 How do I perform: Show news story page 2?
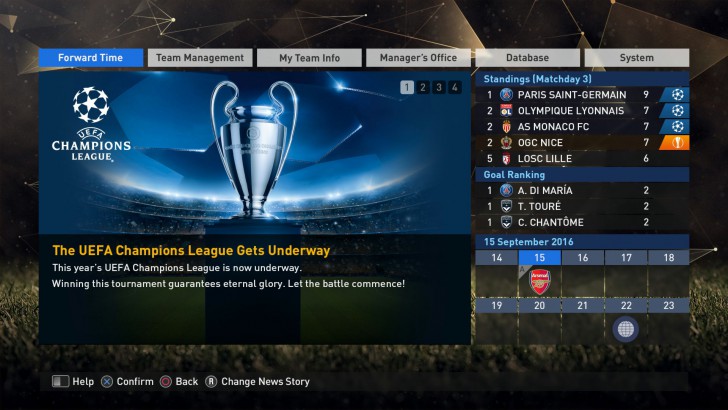pos(423,87)
